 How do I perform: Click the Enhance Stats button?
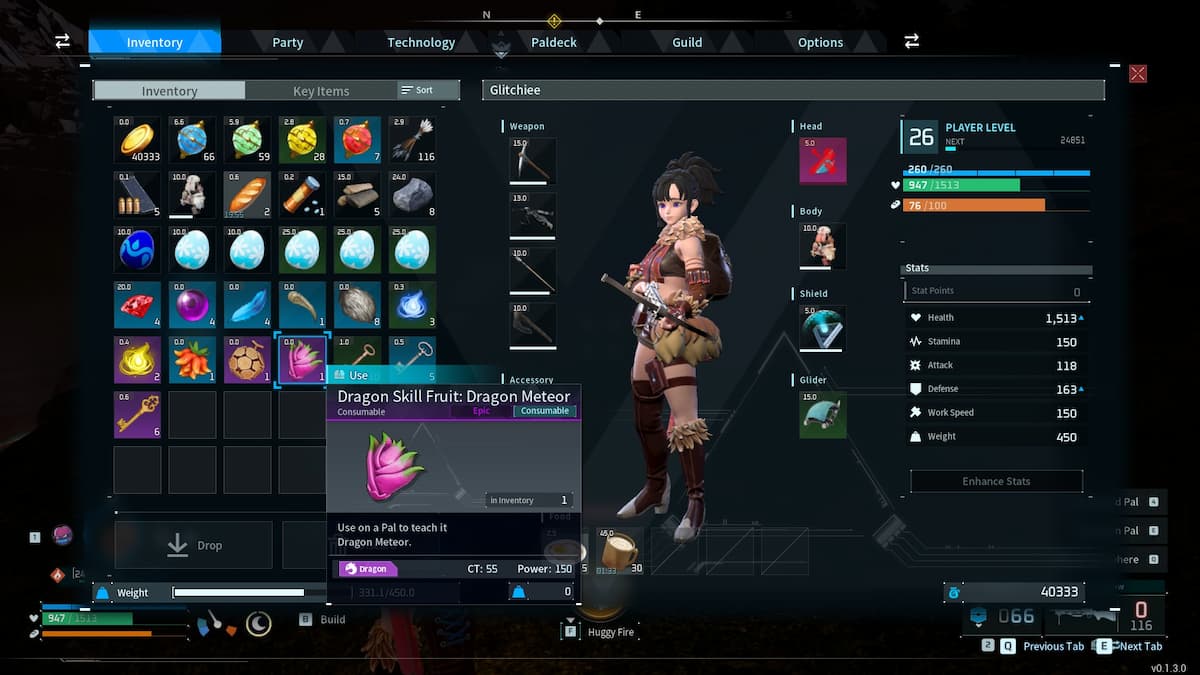[996, 481]
